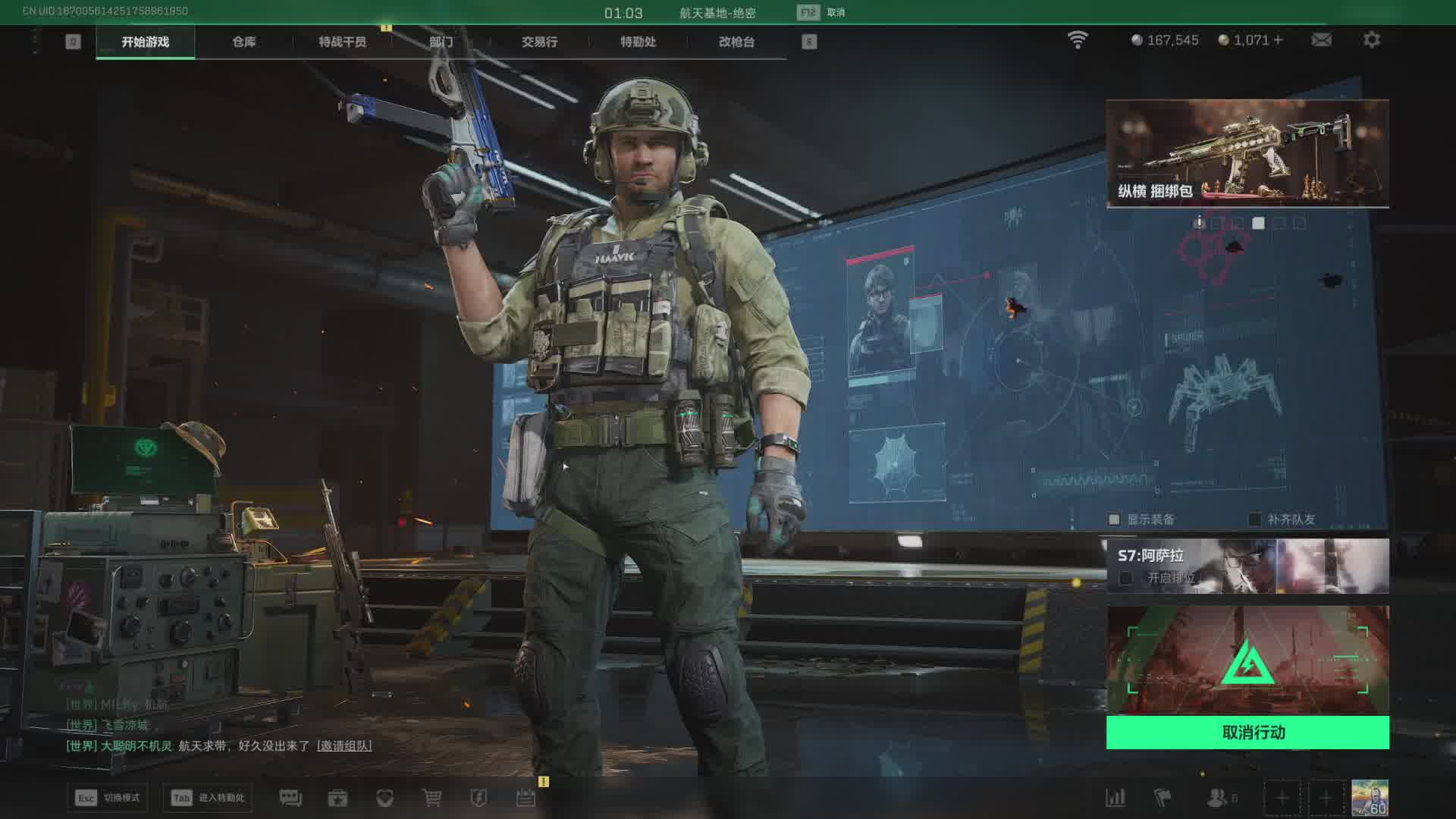Go to the 部门 department tab
Image resolution: width=1456 pixels, height=819 pixels.
tap(441, 42)
